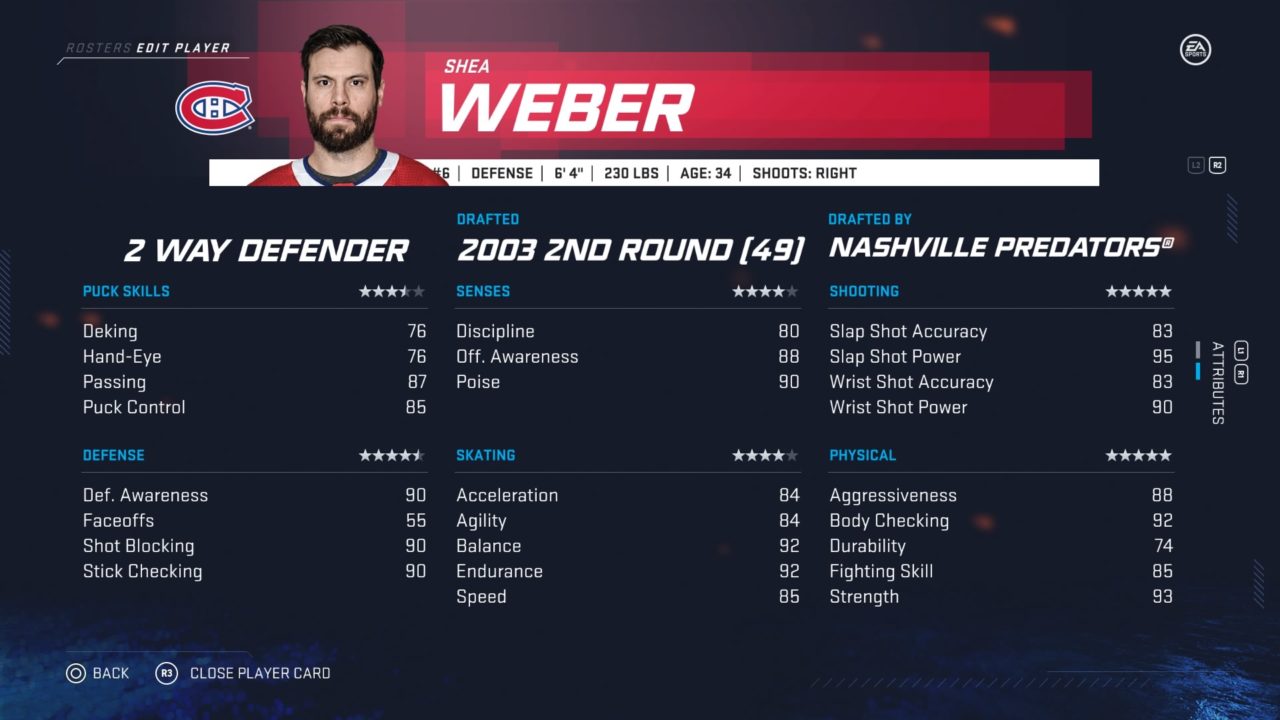1280x720 pixels.
Task: Select the Deking attribute row
Action: click(254, 331)
